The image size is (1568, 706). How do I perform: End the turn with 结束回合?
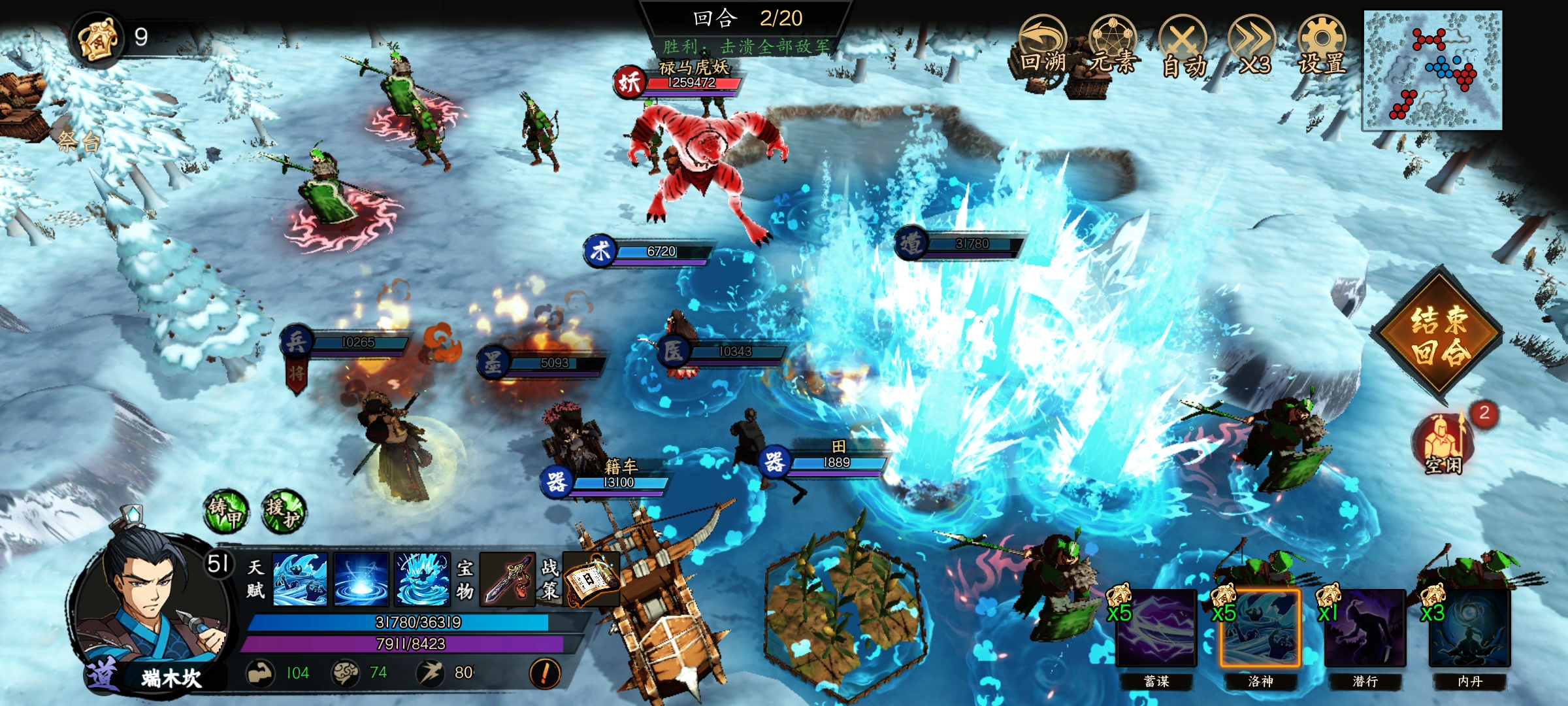(1439, 335)
